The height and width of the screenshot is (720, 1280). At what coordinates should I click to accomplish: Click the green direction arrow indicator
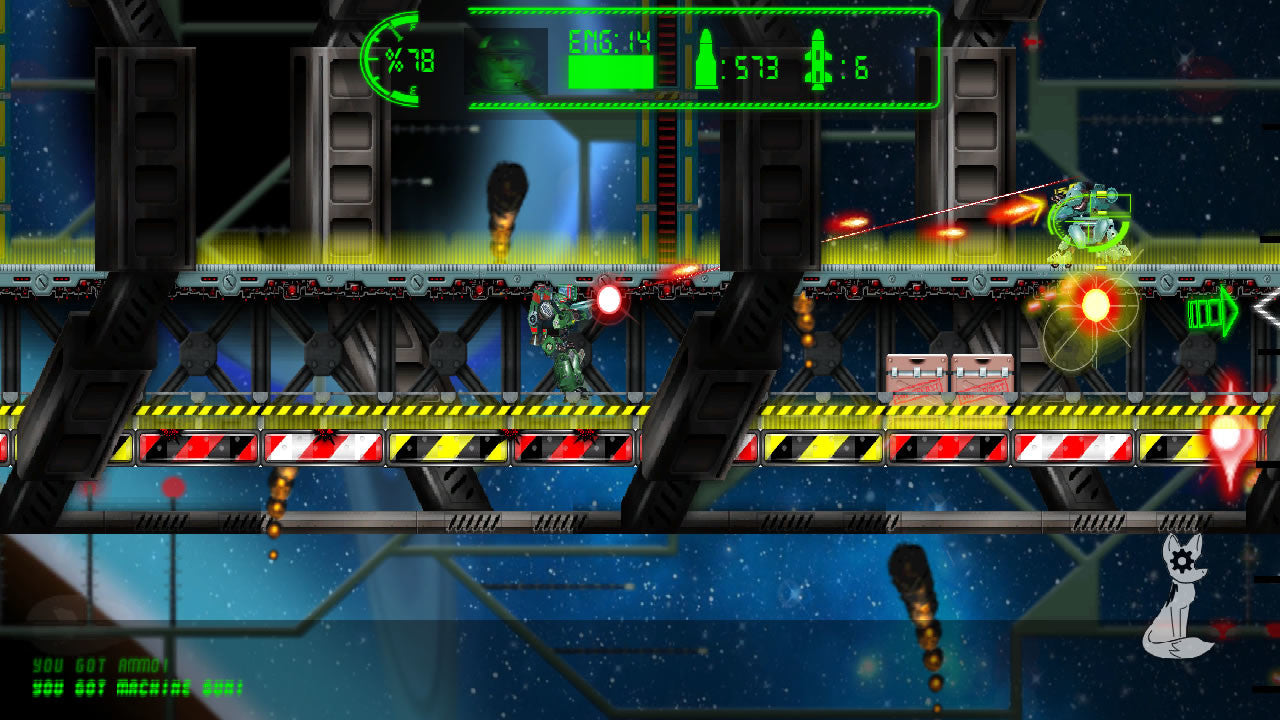pos(1211,313)
